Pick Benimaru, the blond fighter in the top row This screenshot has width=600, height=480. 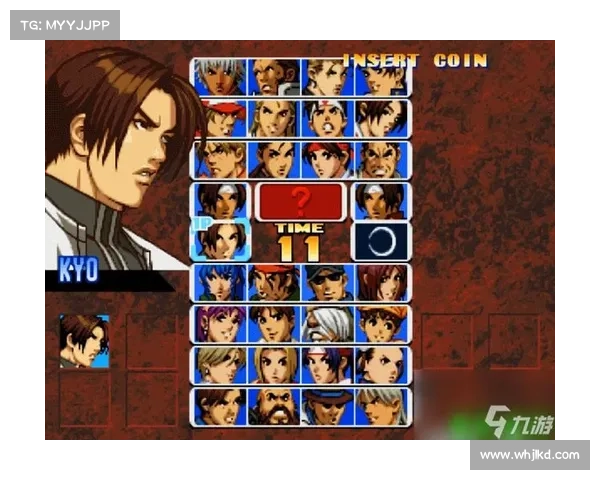tap(327, 76)
